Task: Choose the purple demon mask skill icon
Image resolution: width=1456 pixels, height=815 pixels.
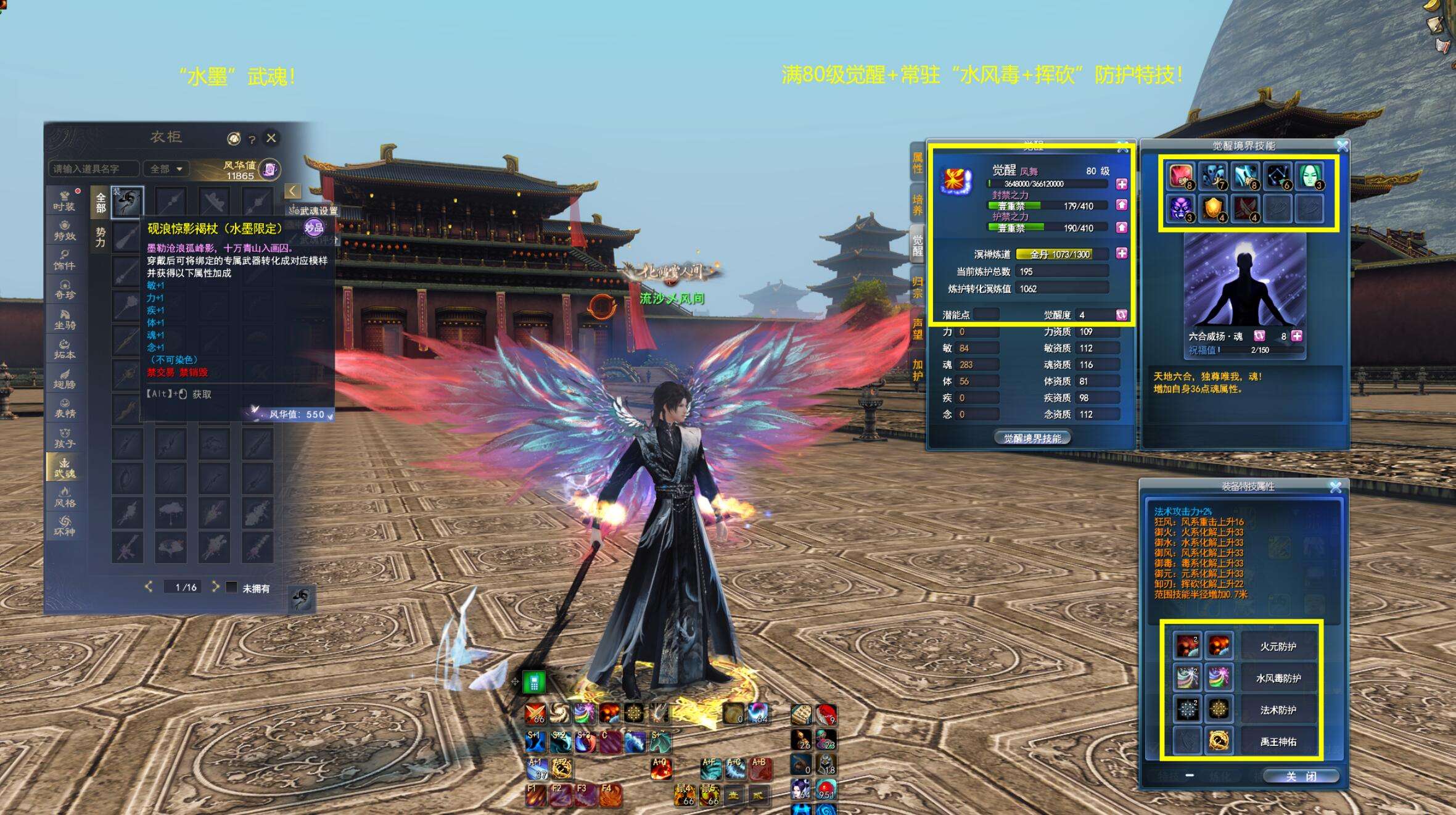Action: (1180, 209)
